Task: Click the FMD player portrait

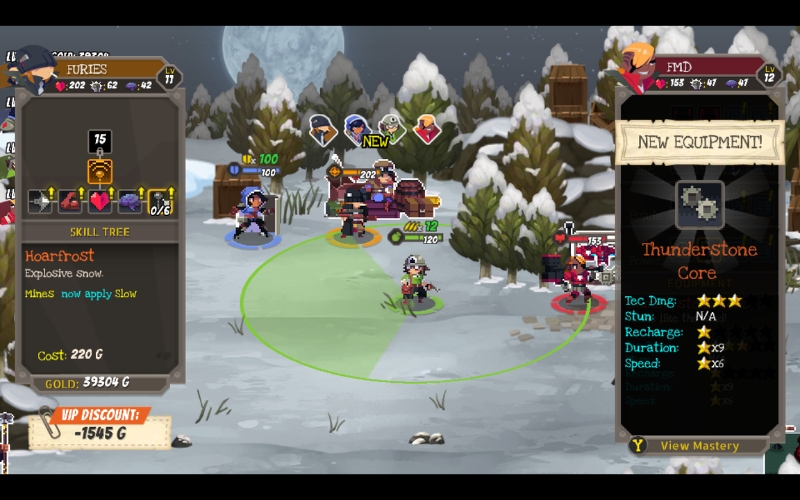Action: [636, 67]
